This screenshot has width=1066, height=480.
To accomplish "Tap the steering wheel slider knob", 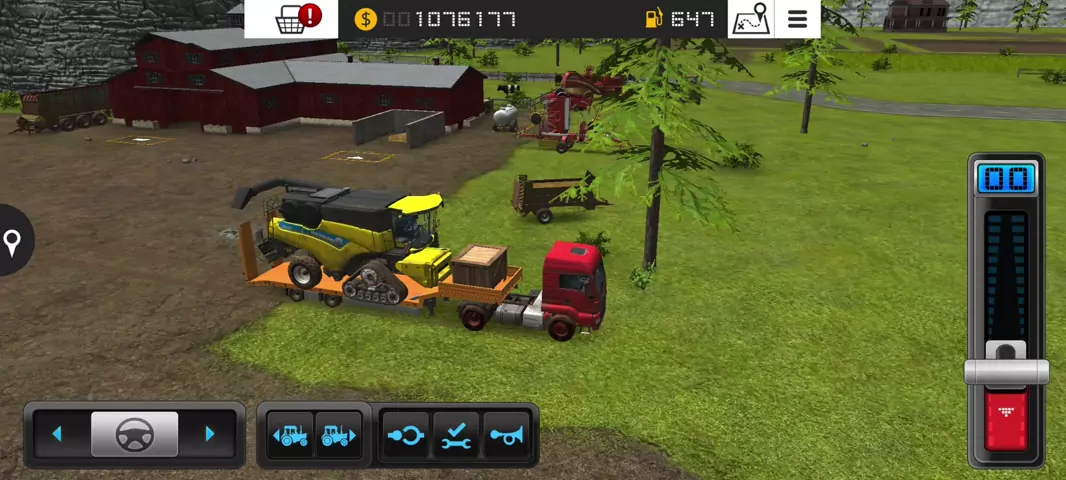I will click(134, 434).
